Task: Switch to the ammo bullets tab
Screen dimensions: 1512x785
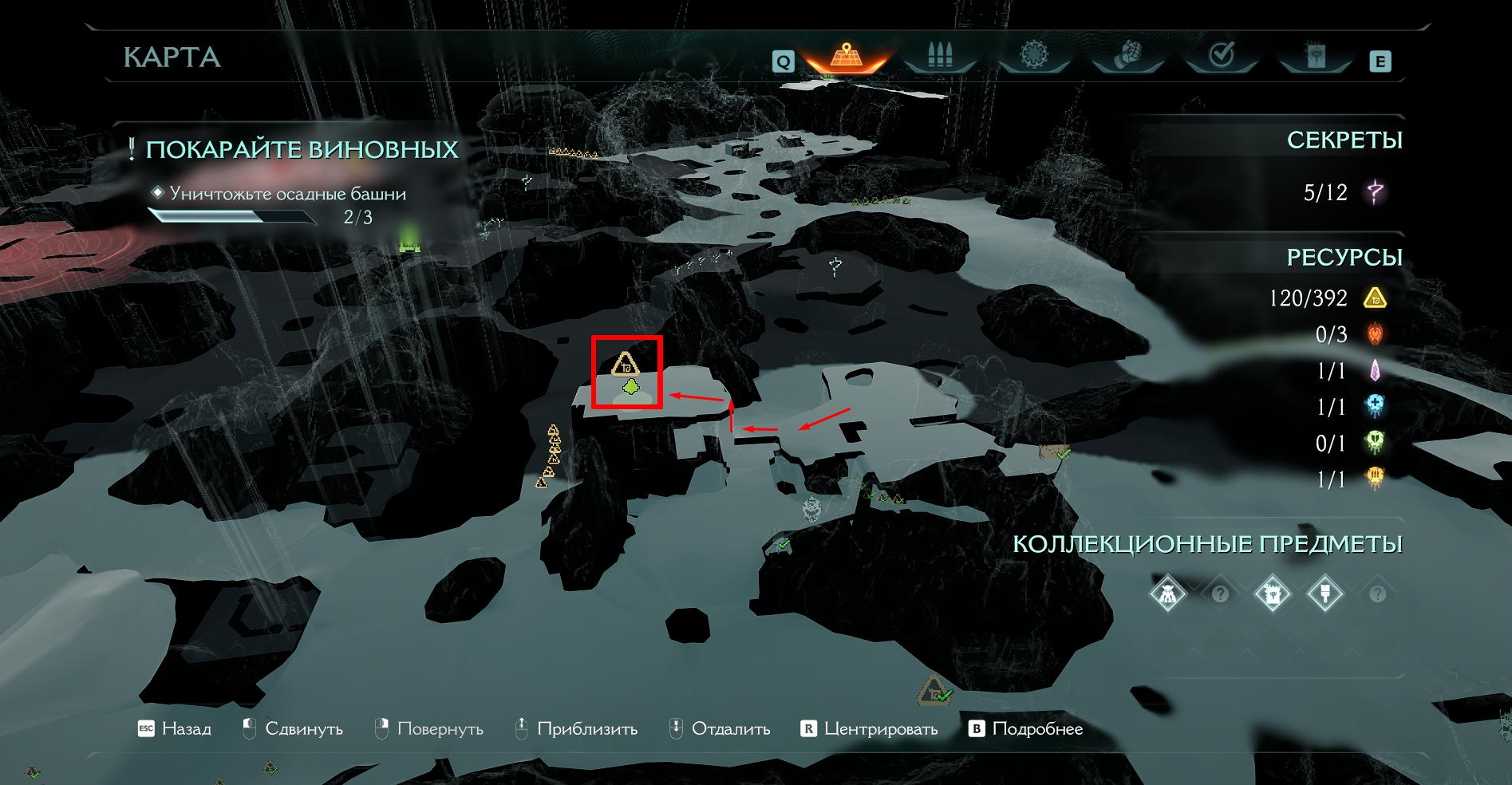Action: pyautogui.click(x=940, y=56)
